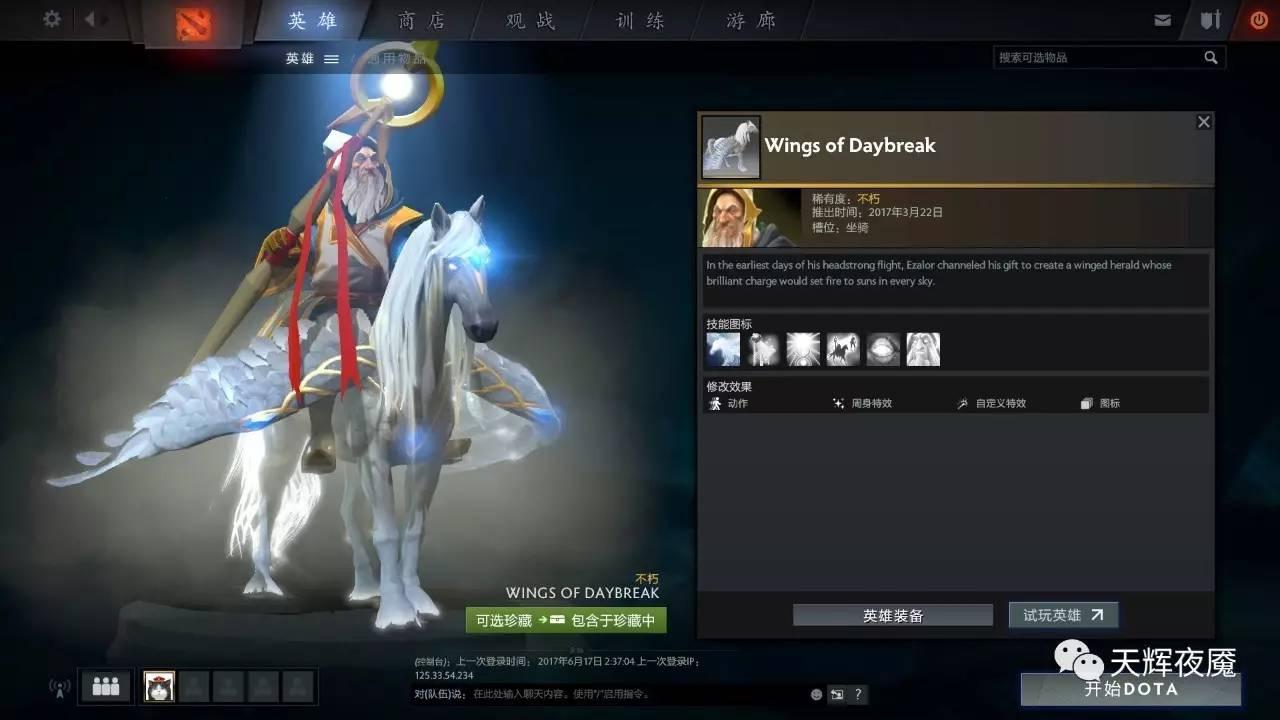Click the 试玩英雄 button

click(1063, 615)
